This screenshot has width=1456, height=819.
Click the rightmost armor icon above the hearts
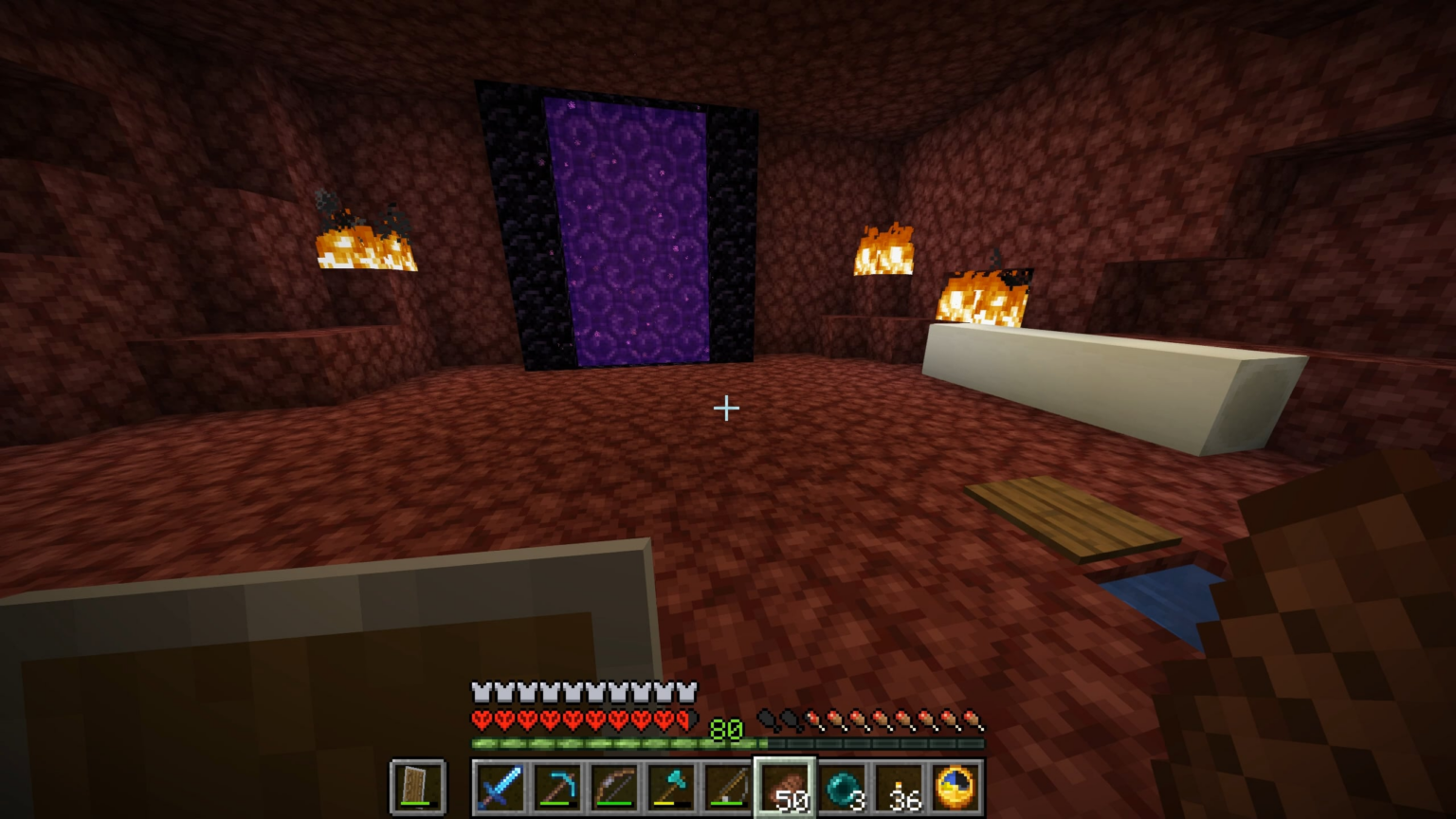(690, 692)
